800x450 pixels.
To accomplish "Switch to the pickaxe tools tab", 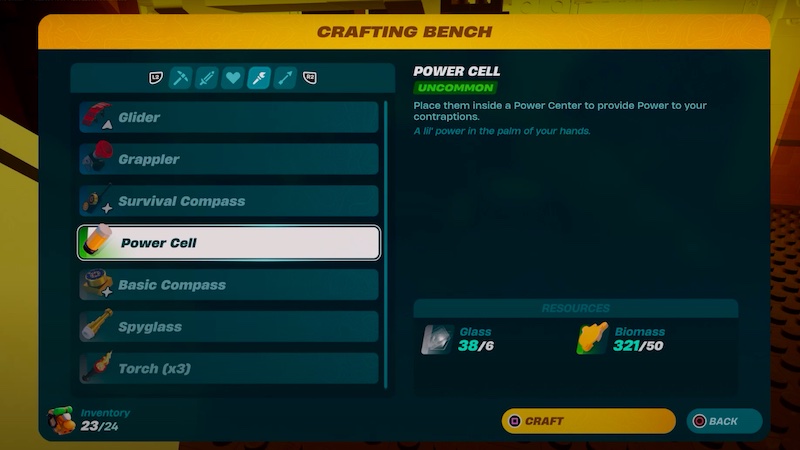I will click(x=180, y=78).
